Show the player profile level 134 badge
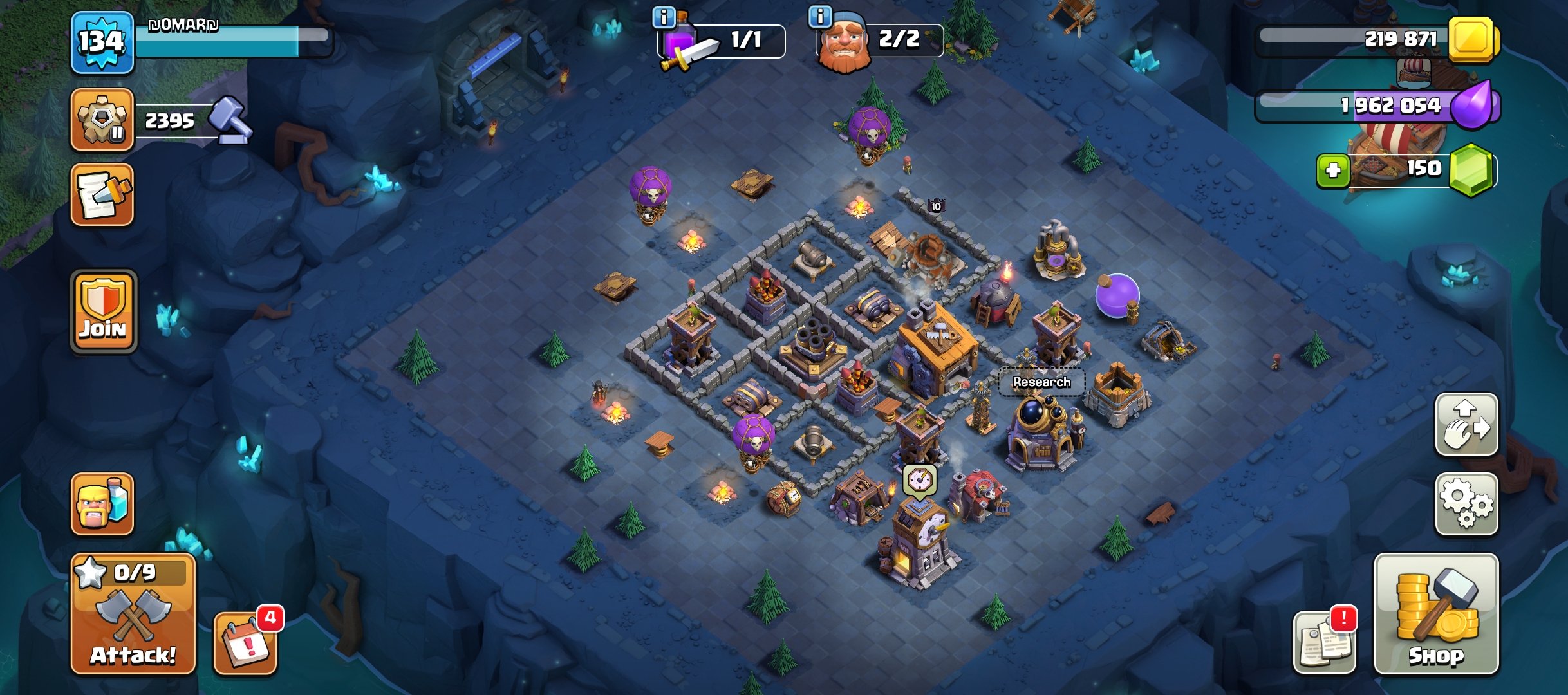This screenshot has height=695, width=1568. 102,42
